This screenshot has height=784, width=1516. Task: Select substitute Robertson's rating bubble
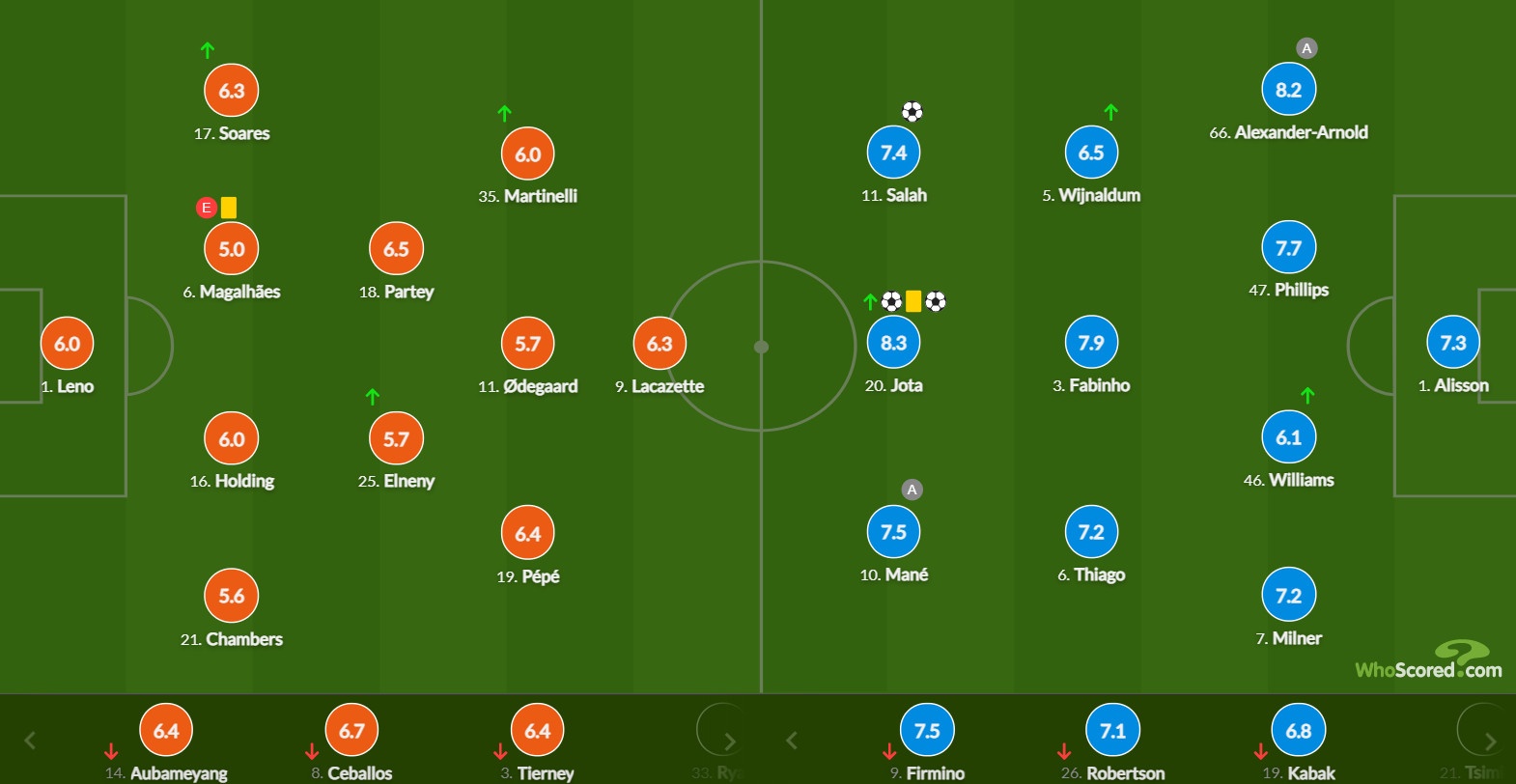[x=1112, y=730]
